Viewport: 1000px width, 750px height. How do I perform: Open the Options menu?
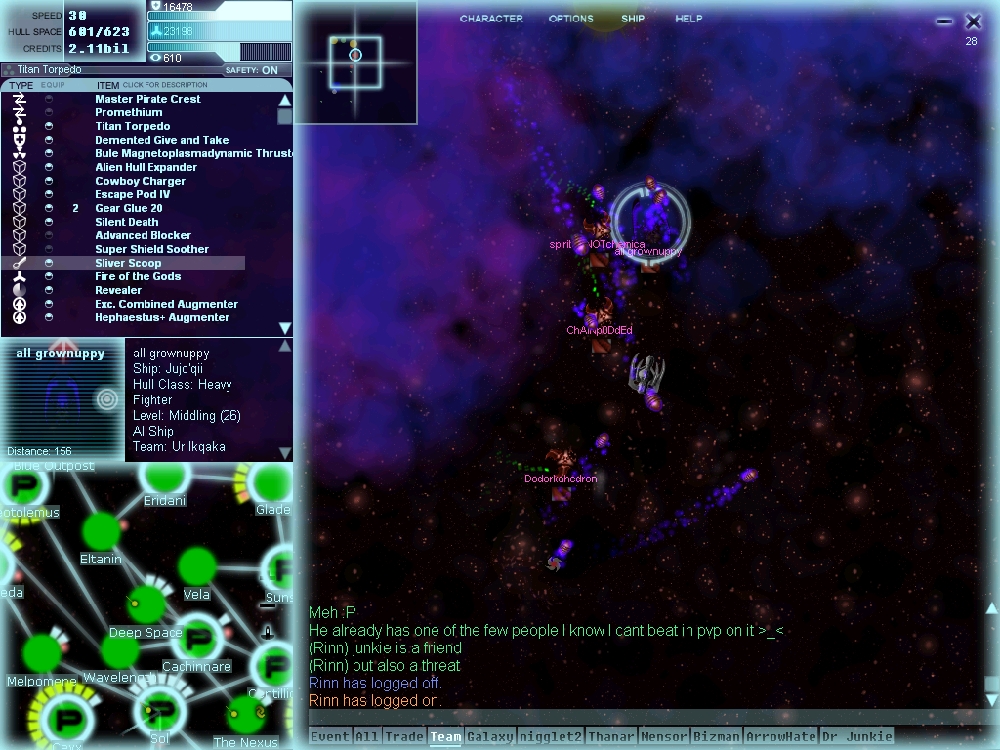click(x=572, y=19)
